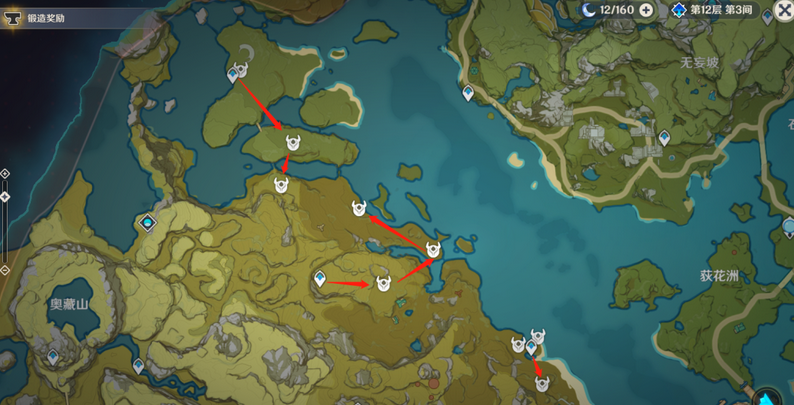Select the domain marker with the diamond icon
The image size is (794, 405).
click(x=148, y=222)
